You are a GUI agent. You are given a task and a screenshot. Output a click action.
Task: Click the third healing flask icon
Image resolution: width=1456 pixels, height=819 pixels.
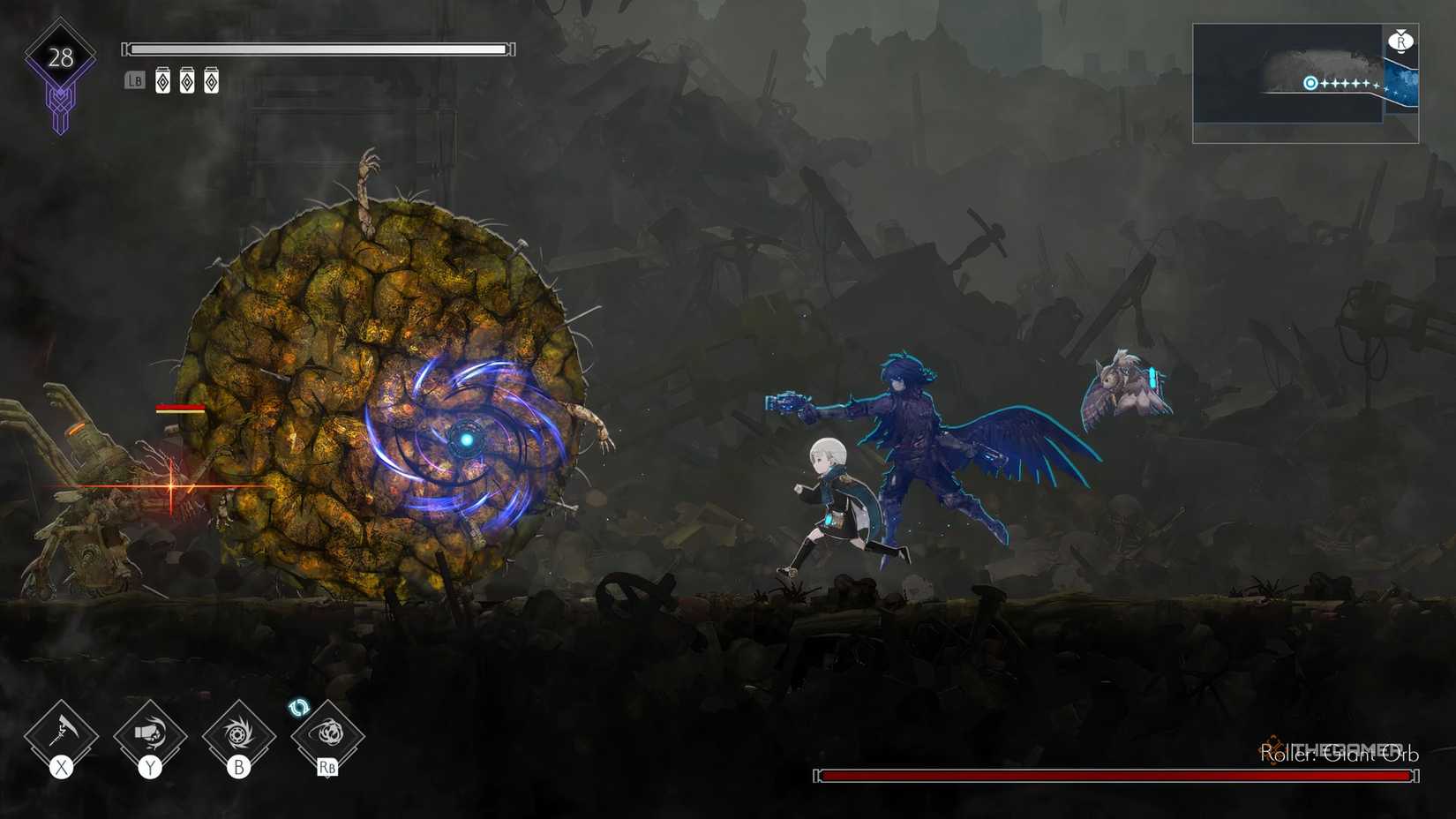[211, 79]
